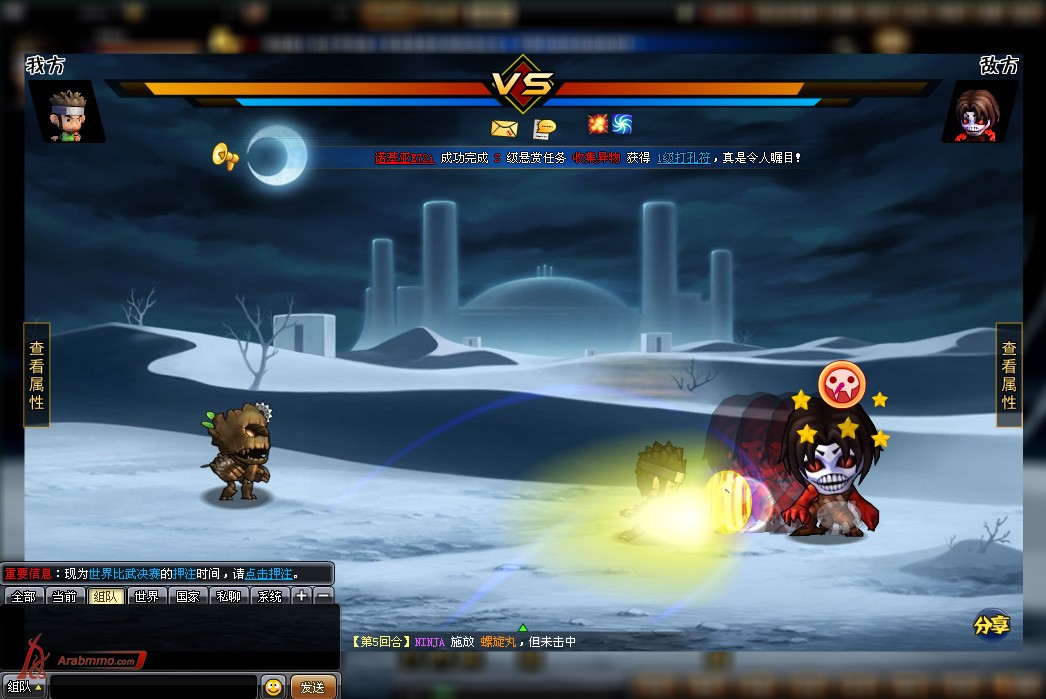Screen dimensions: 1046x699
Task: Switch to the 系统 chat tab
Action: (x=269, y=597)
